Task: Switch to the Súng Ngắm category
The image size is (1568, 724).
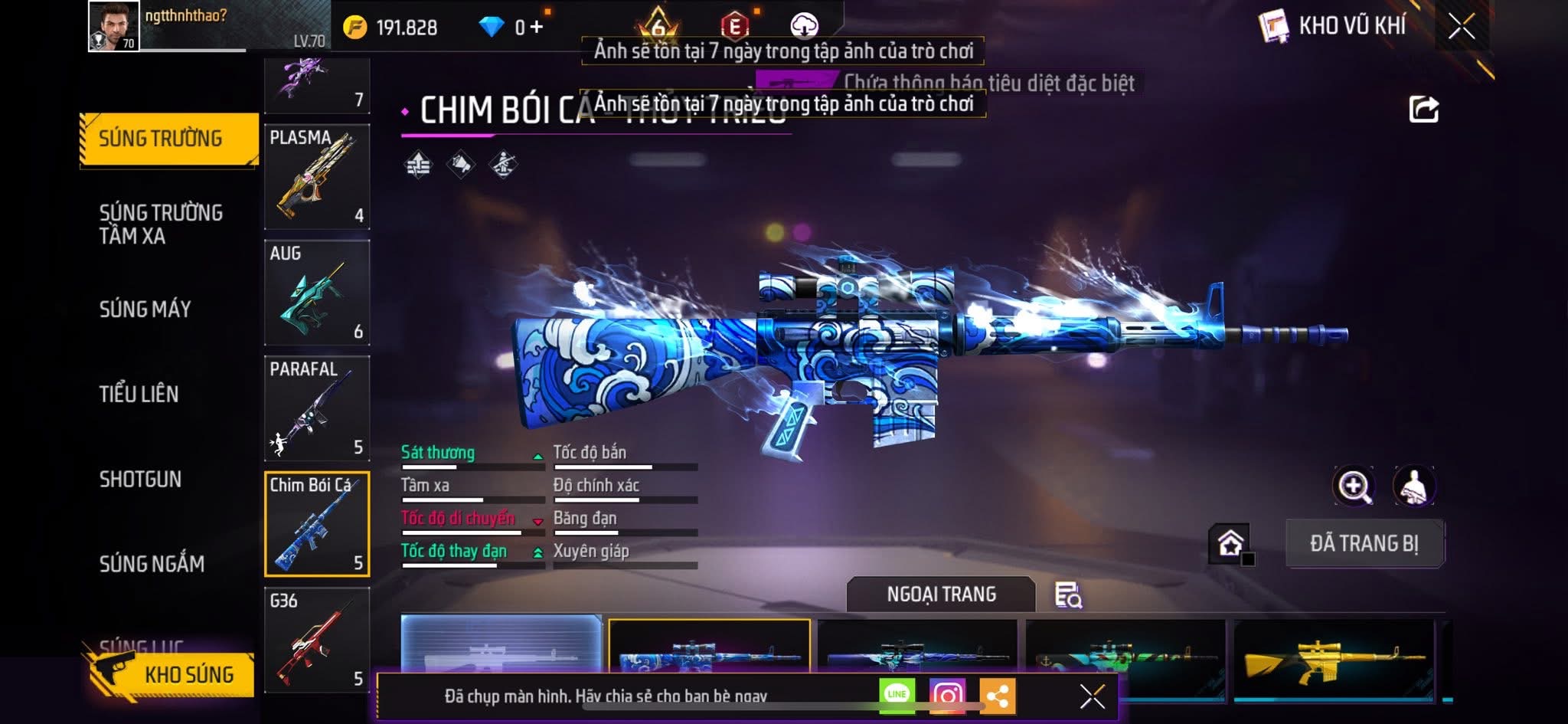Action: click(152, 564)
